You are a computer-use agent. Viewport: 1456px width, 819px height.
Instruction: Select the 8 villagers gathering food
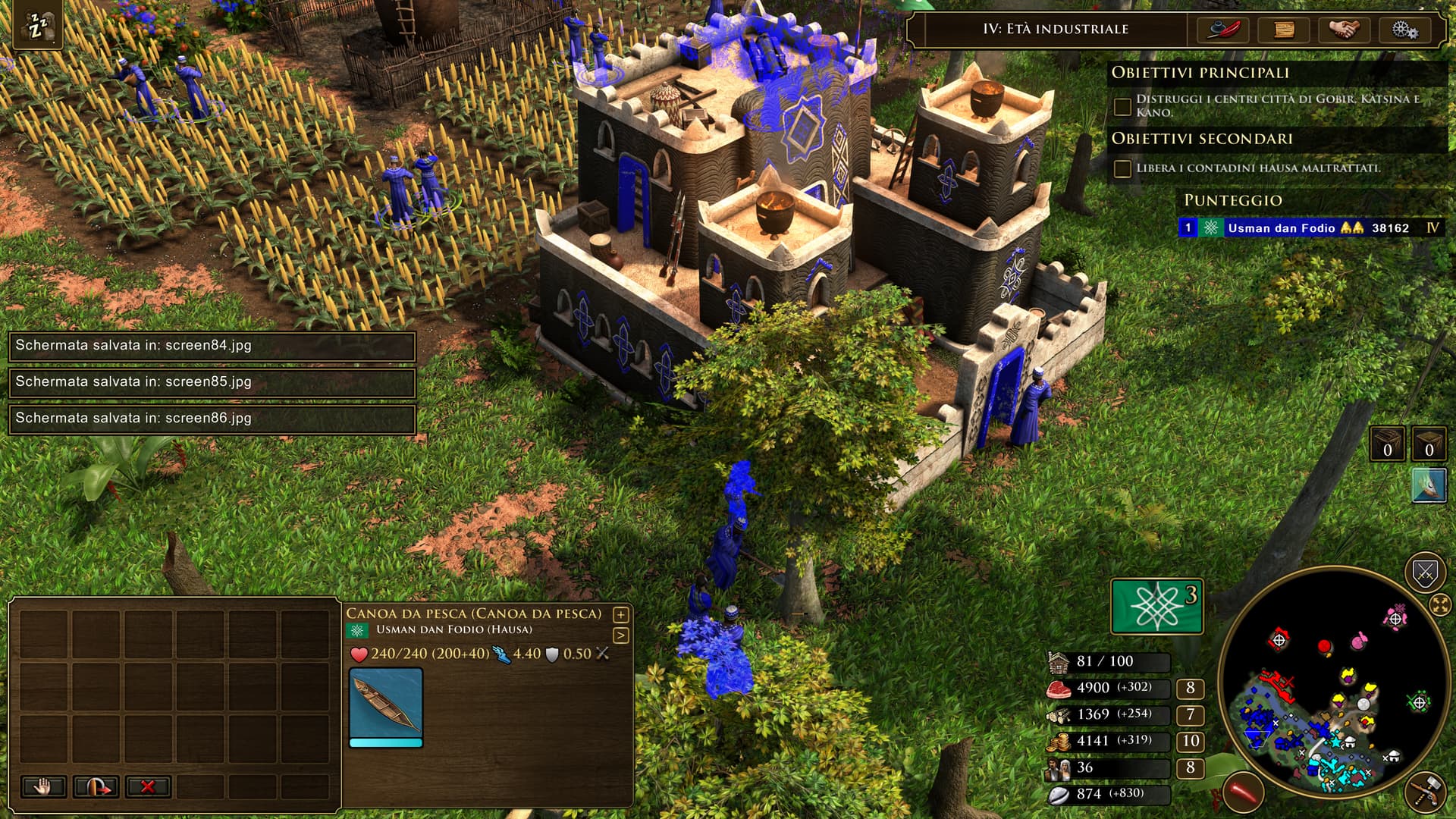point(1190,688)
